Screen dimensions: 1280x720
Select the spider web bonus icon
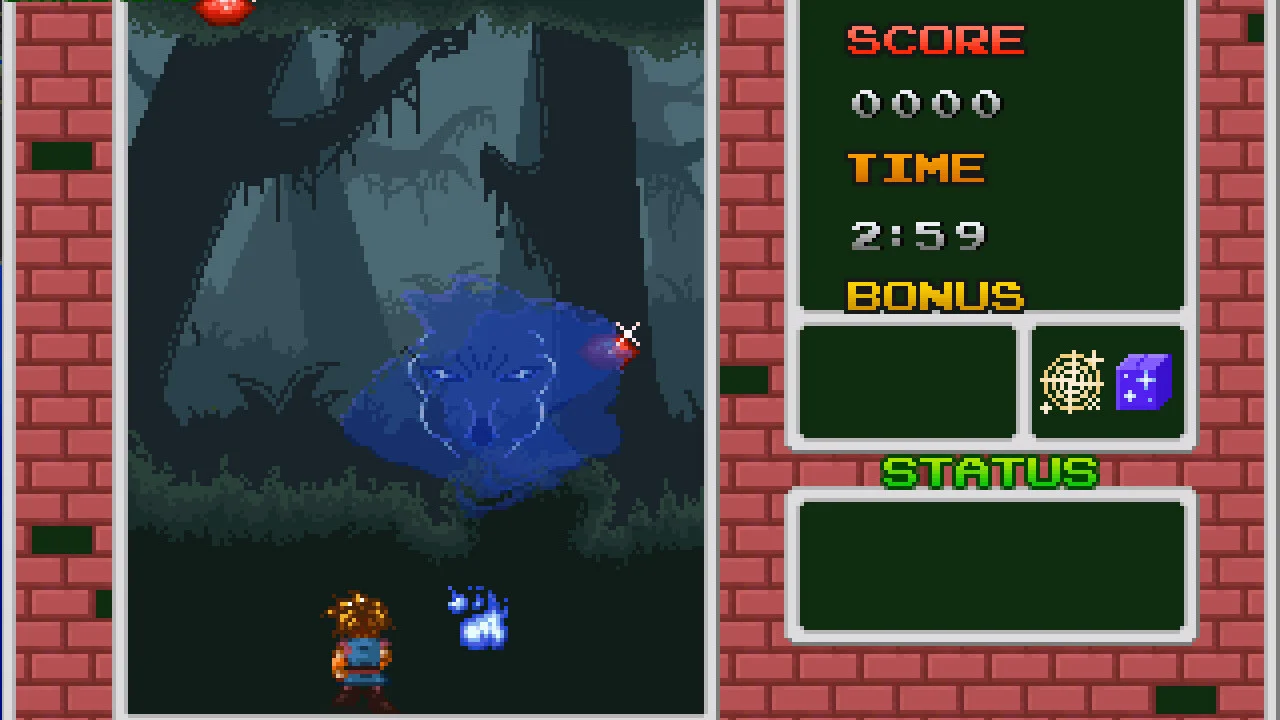(1070, 382)
